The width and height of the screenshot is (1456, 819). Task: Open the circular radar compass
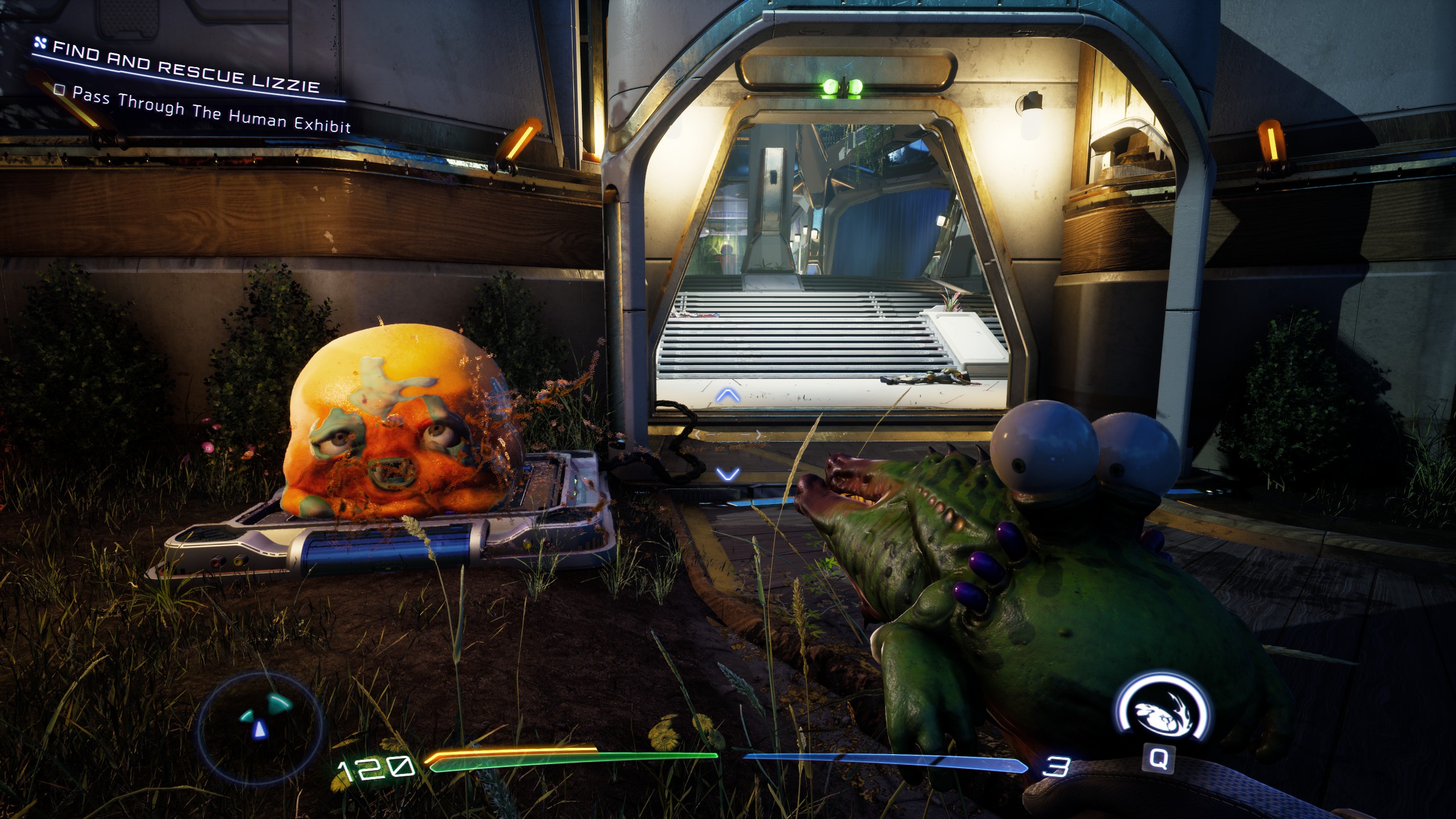[260, 721]
